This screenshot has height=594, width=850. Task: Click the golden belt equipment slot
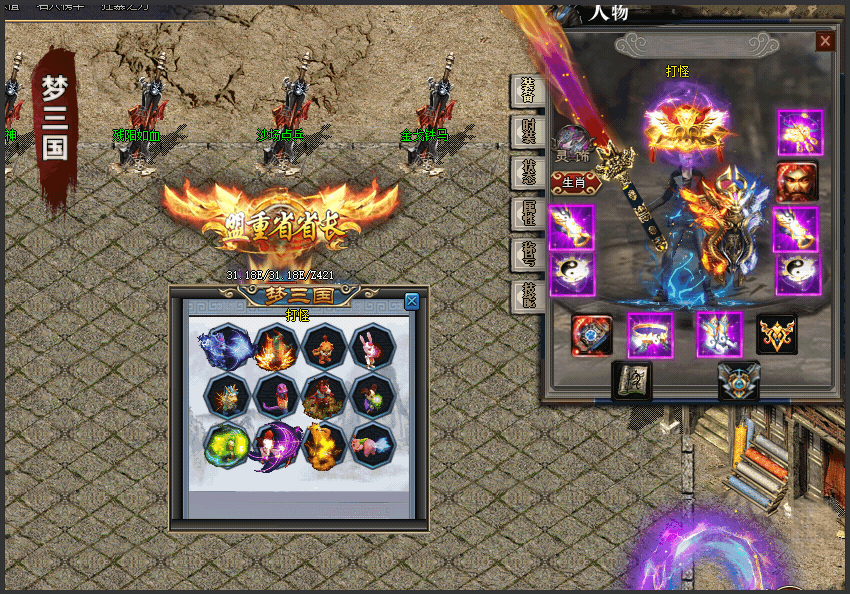(x=650, y=335)
